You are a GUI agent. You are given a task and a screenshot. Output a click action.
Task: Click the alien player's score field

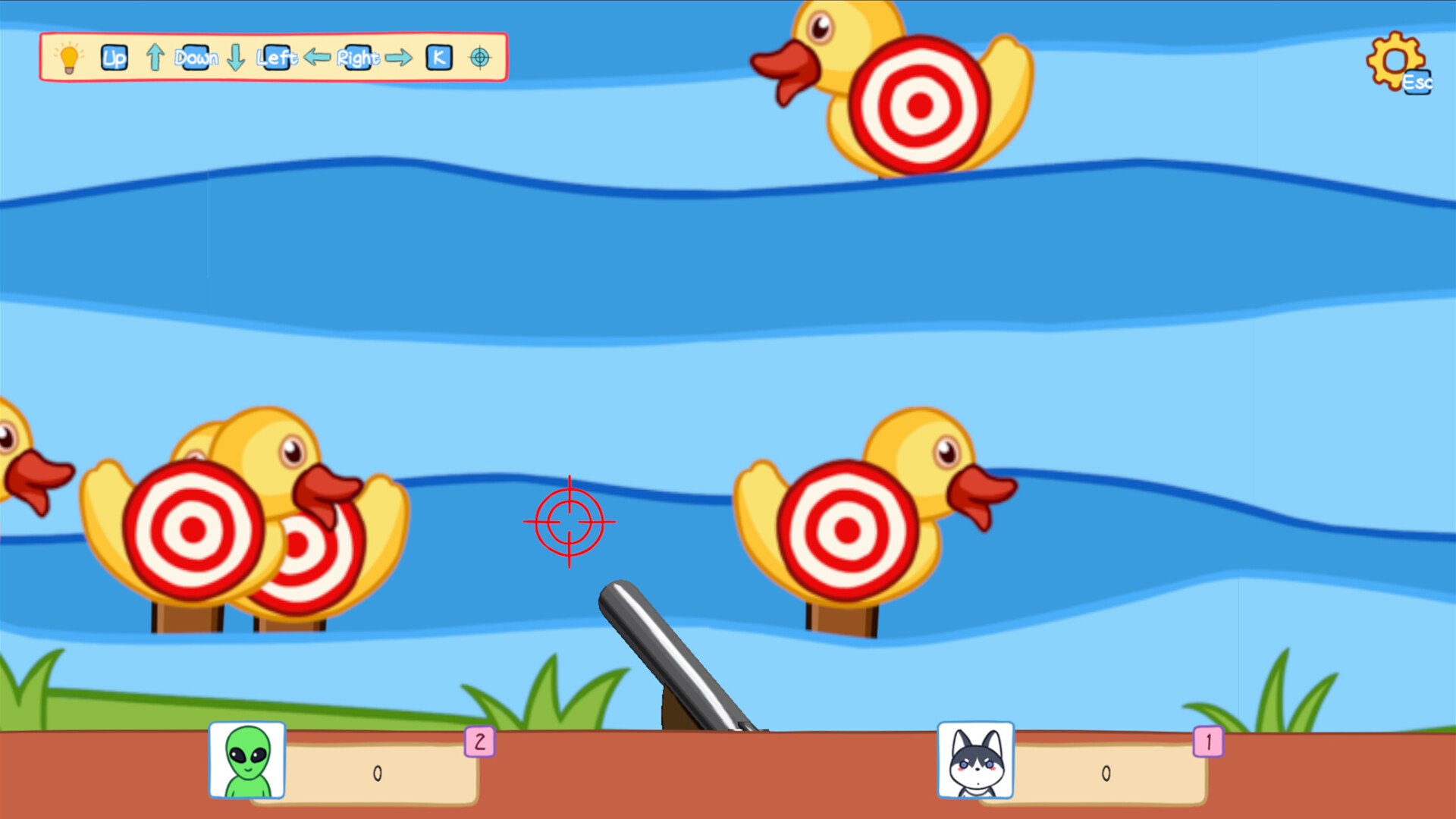coord(377,772)
